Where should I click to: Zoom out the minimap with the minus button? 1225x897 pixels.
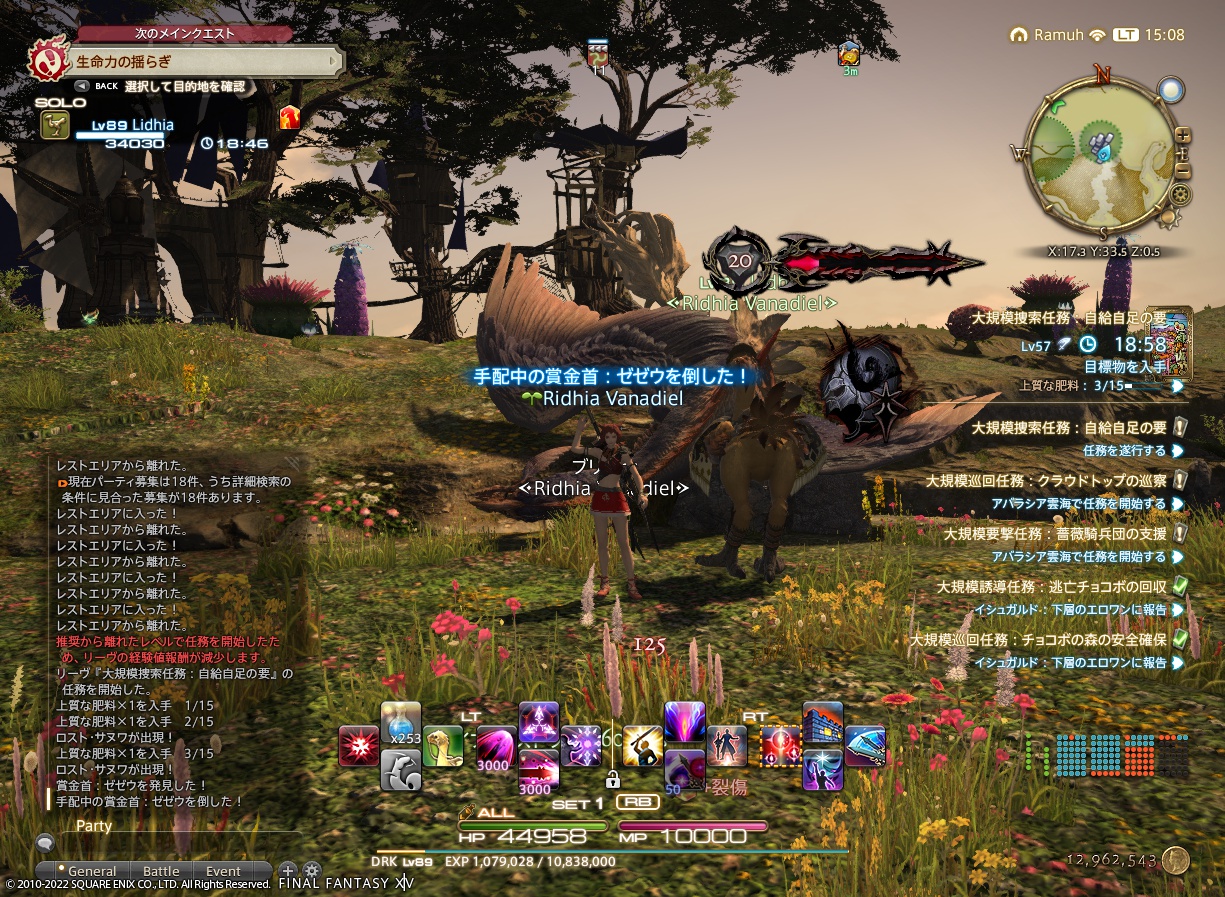1183,172
